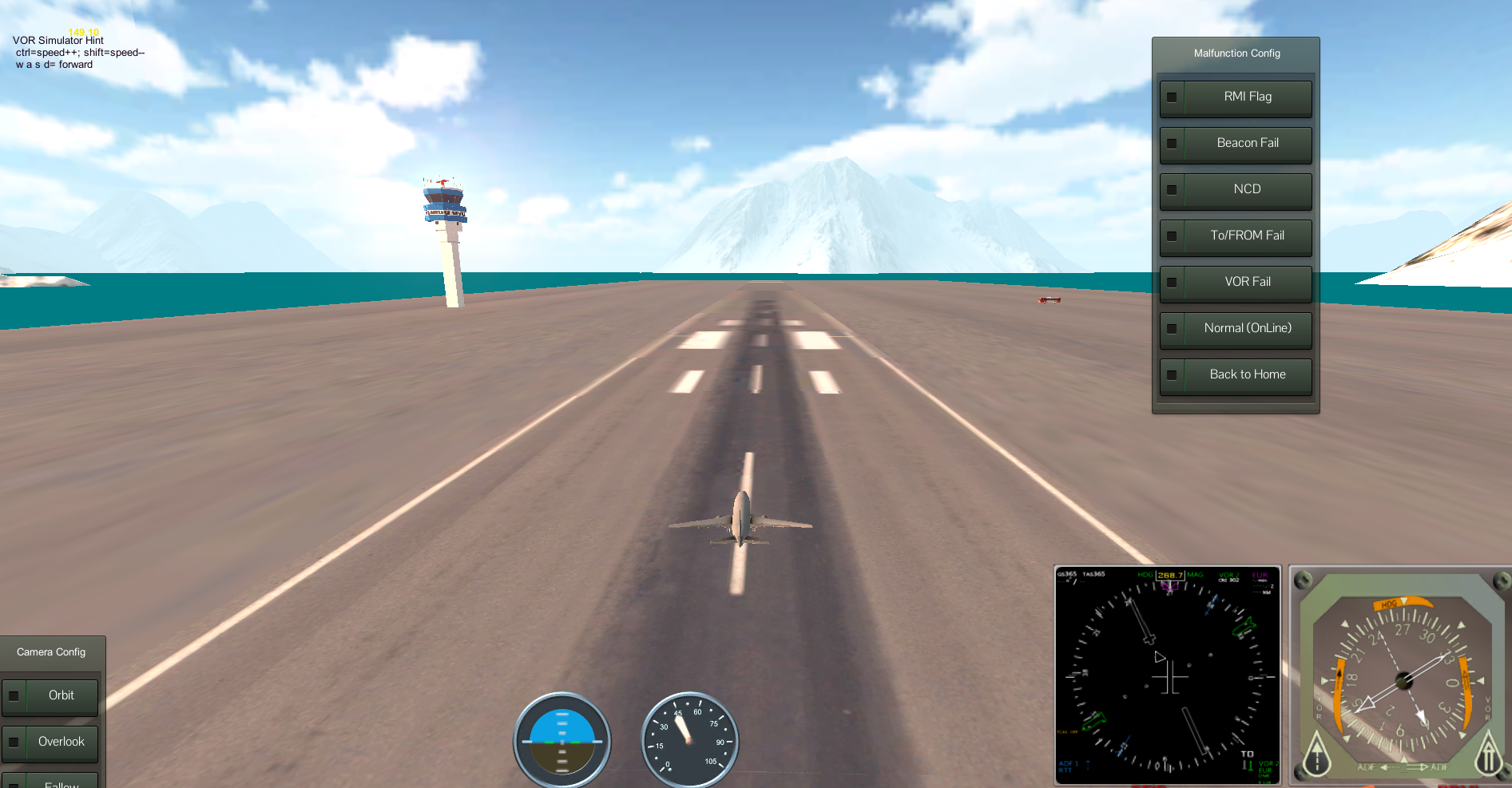Enable the Beacon Fail malfunction
The height and width of the screenshot is (788, 1512).
pos(1235,144)
